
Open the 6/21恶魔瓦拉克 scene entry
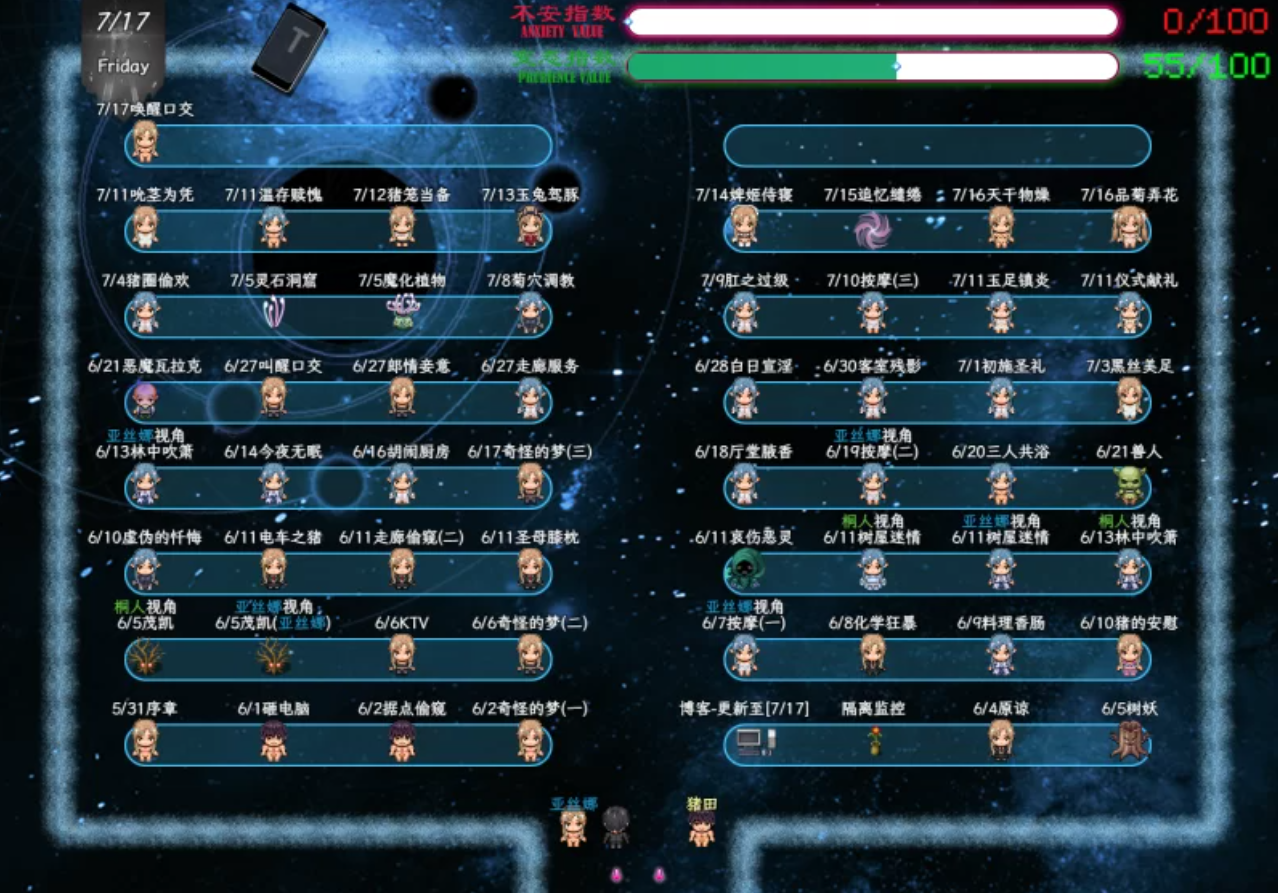coord(145,400)
